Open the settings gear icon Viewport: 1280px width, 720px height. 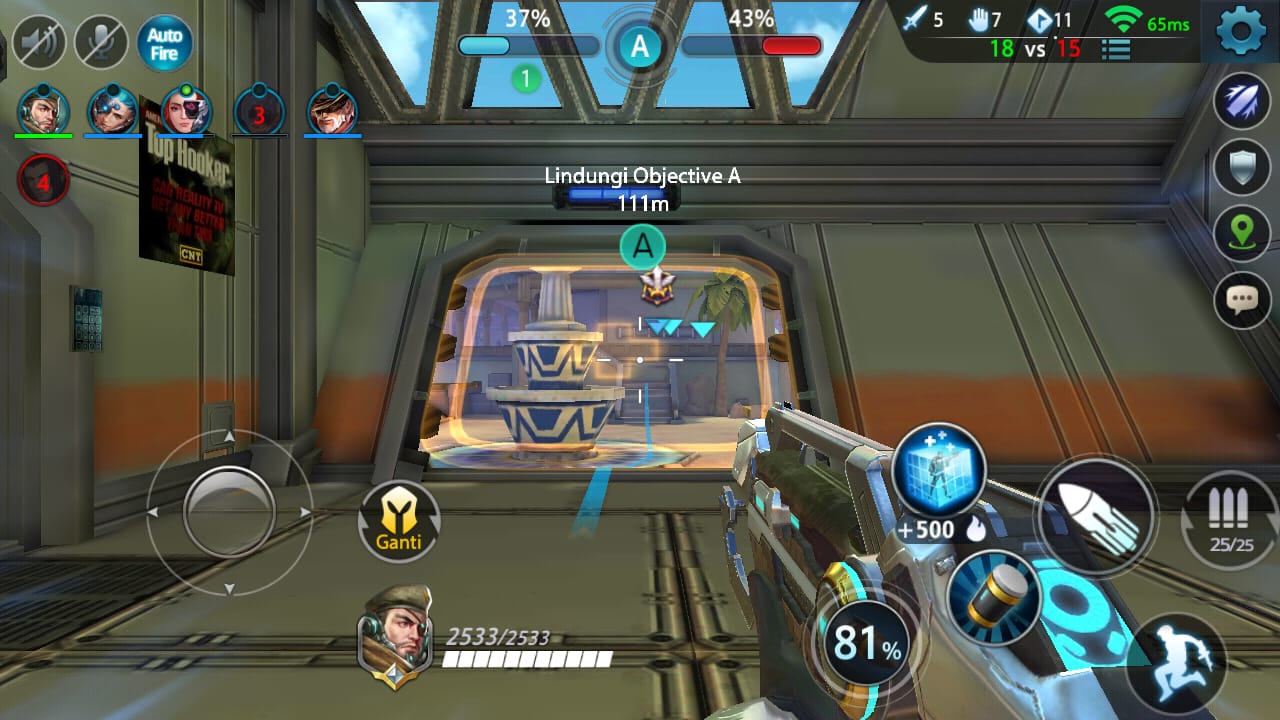tap(1240, 29)
